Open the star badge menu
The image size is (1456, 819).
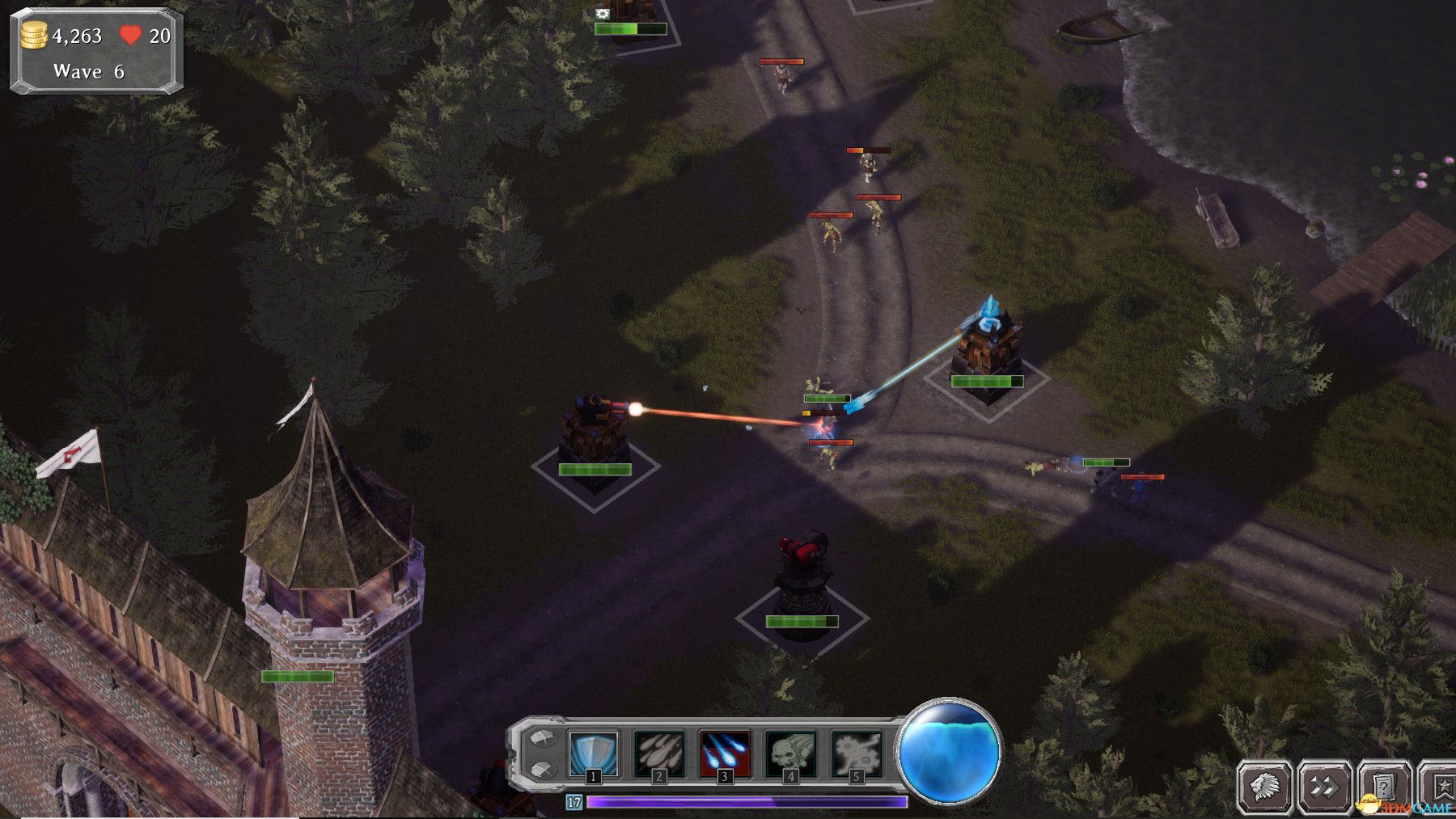click(x=1441, y=786)
